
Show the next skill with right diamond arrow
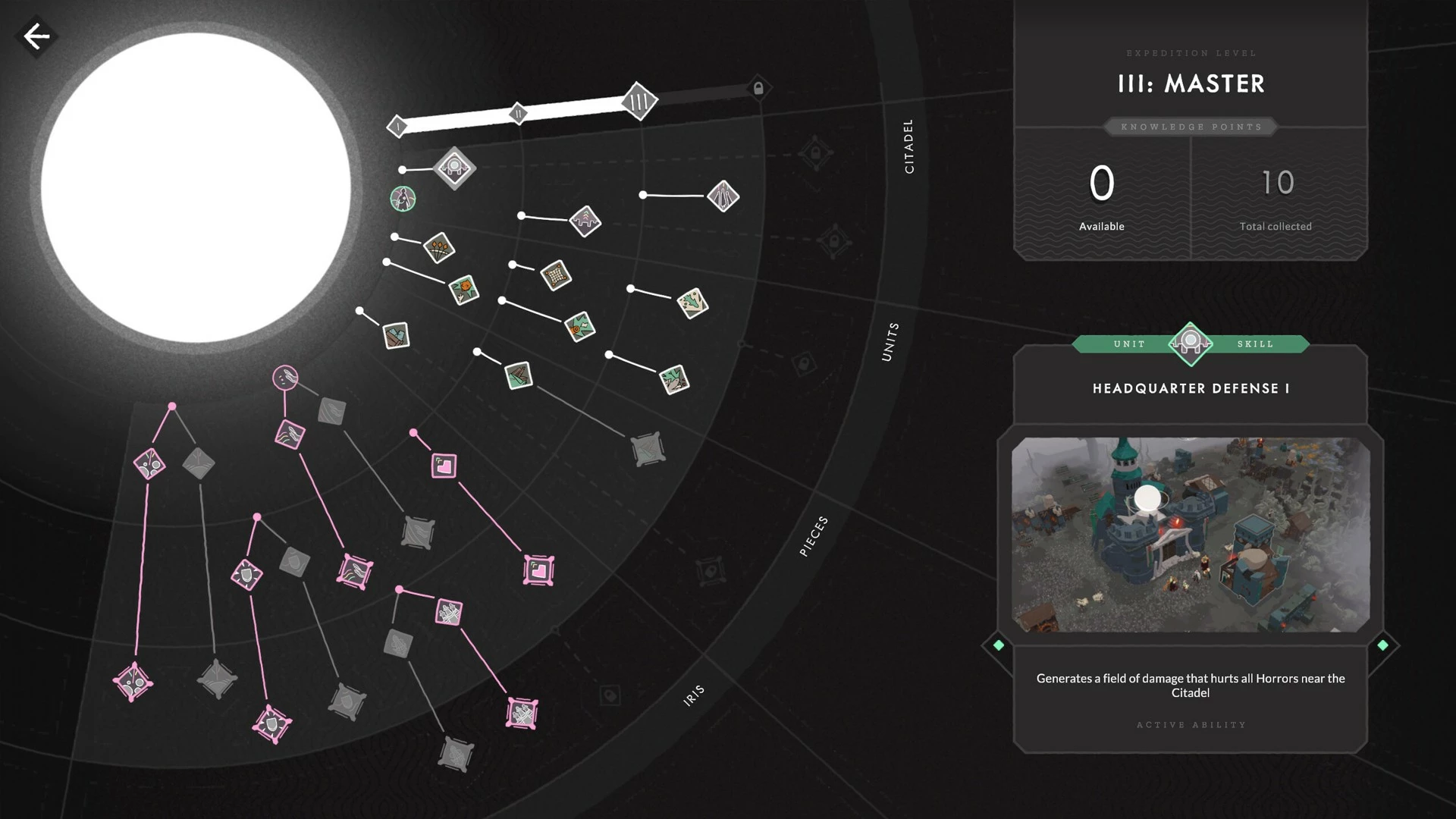click(x=1382, y=645)
